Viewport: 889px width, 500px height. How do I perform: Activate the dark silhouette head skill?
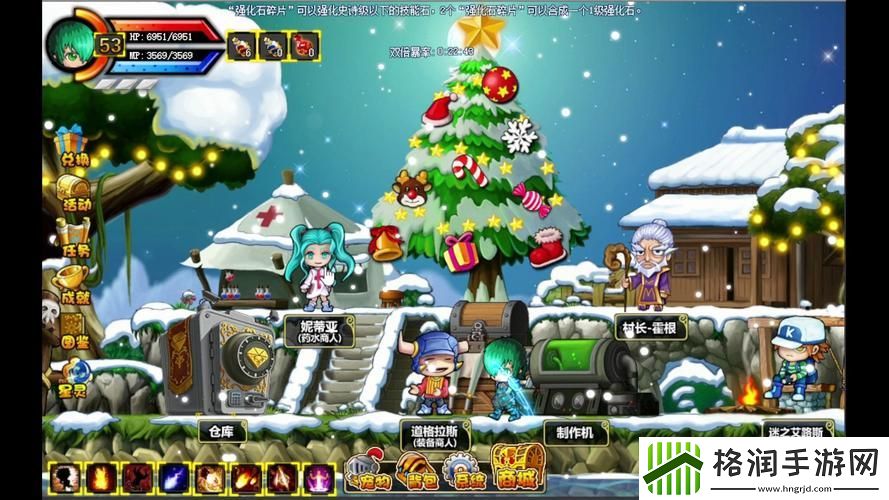(65, 477)
